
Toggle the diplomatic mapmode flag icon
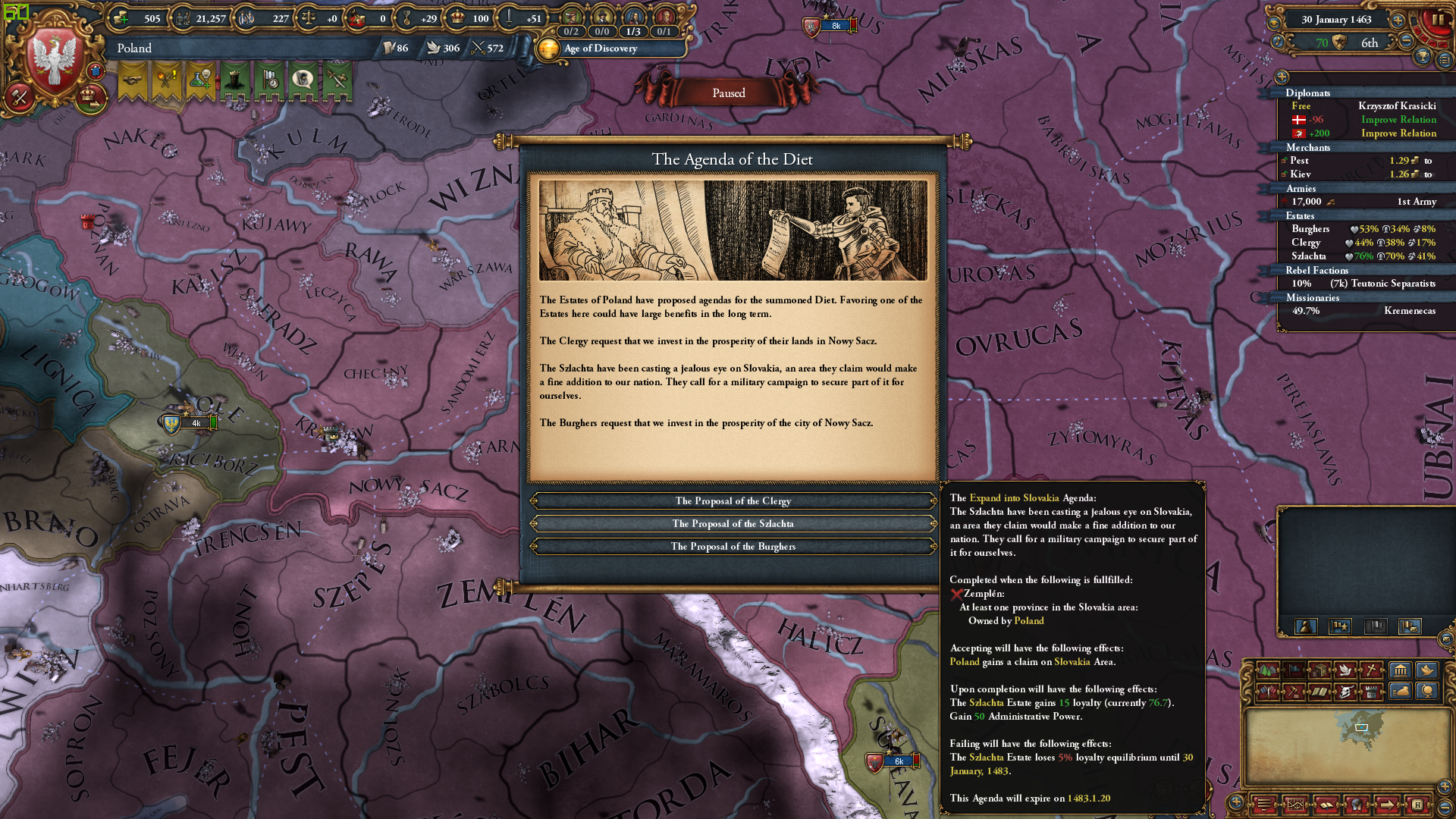coord(1293,671)
